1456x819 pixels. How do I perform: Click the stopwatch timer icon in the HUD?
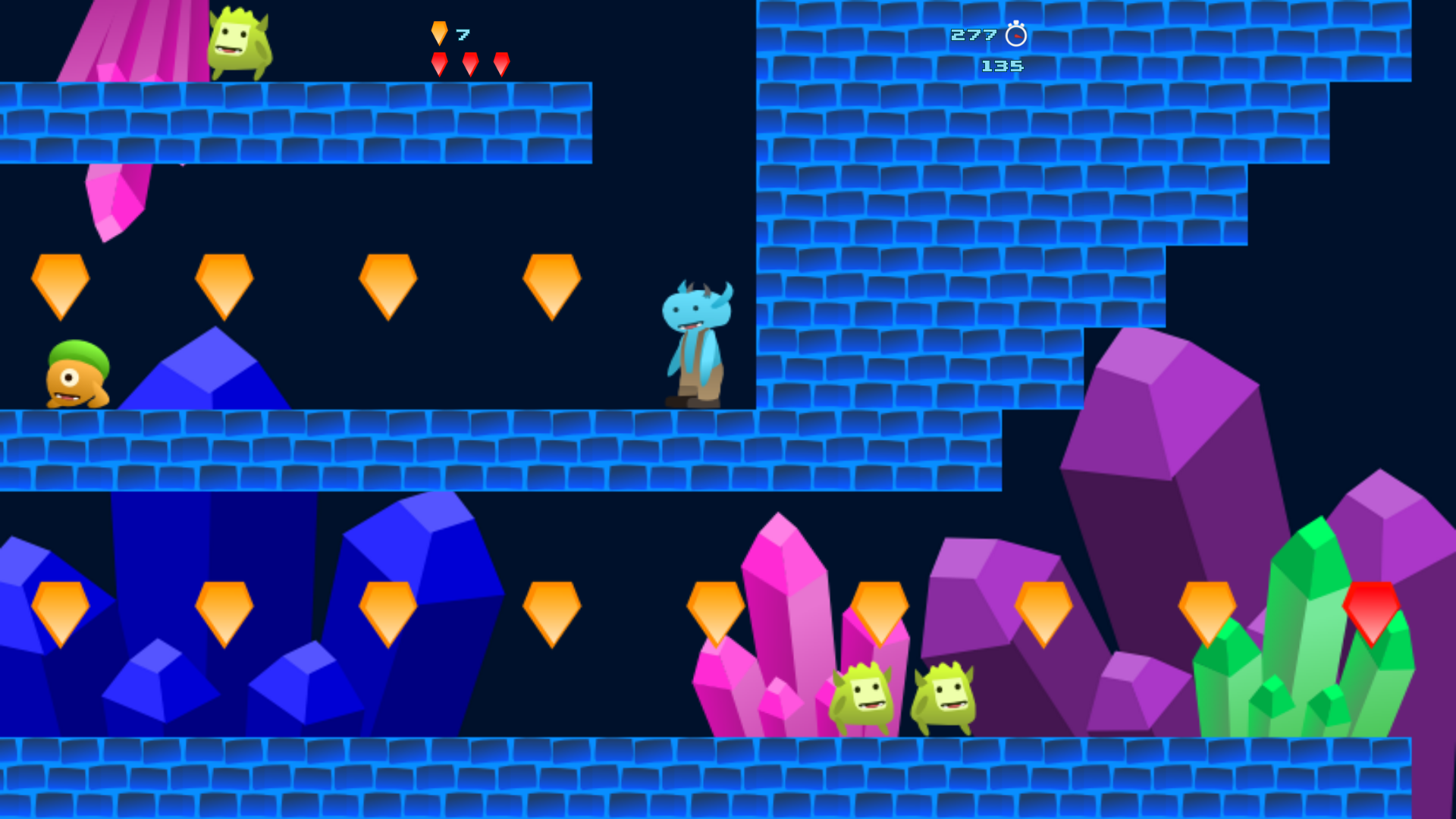coord(1015,33)
